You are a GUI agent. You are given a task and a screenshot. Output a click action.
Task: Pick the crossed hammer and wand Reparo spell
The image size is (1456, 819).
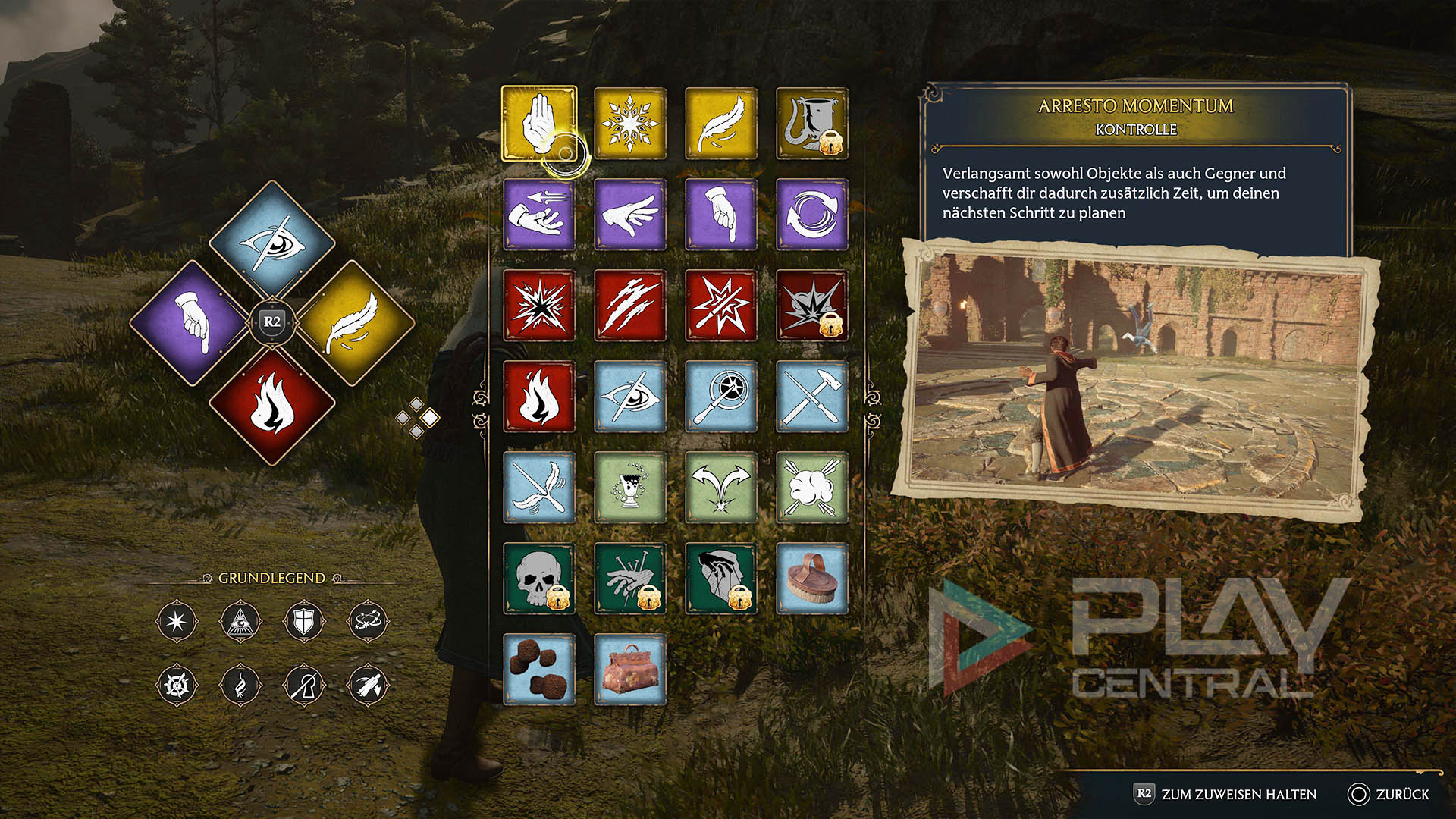pyautogui.click(x=811, y=396)
